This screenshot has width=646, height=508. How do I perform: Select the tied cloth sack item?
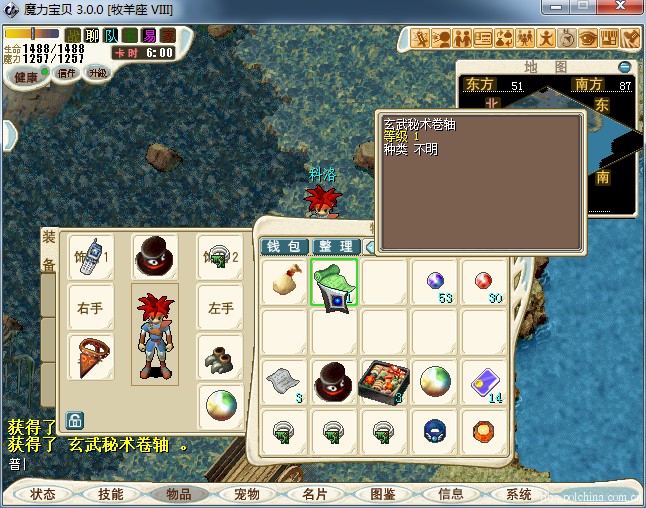pyautogui.click(x=285, y=282)
